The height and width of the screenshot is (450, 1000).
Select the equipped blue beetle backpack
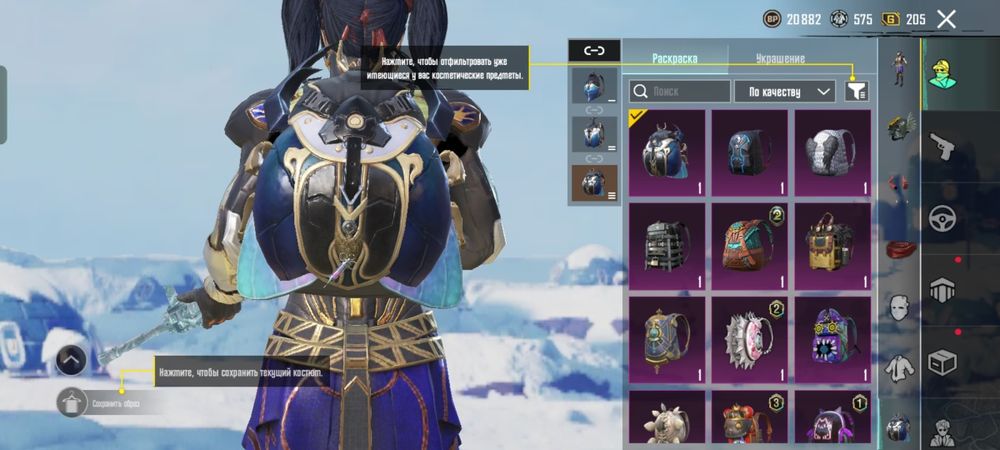click(x=666, y=150)
